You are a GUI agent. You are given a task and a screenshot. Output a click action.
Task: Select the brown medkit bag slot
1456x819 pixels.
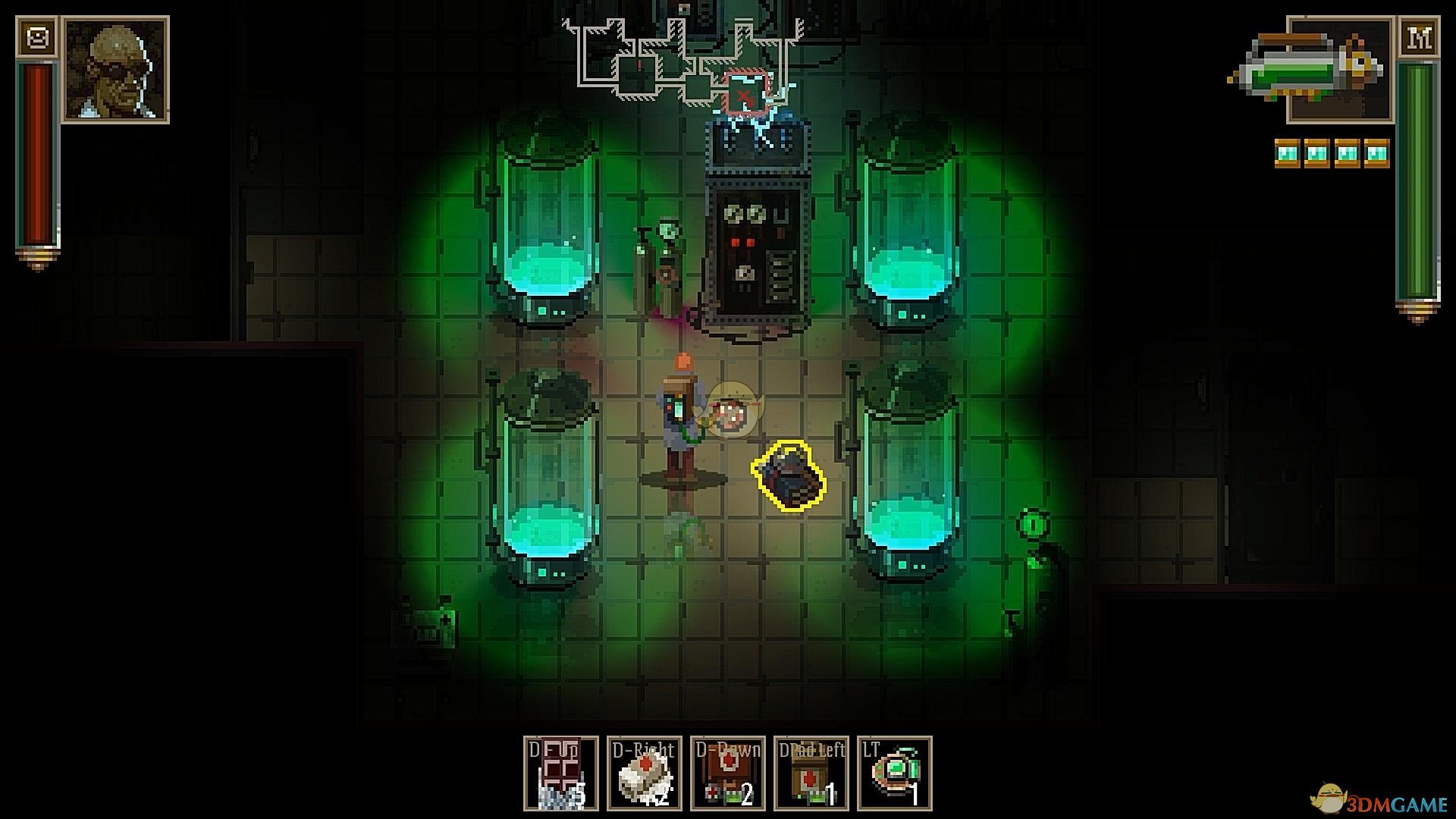click(x=728, y=773)
